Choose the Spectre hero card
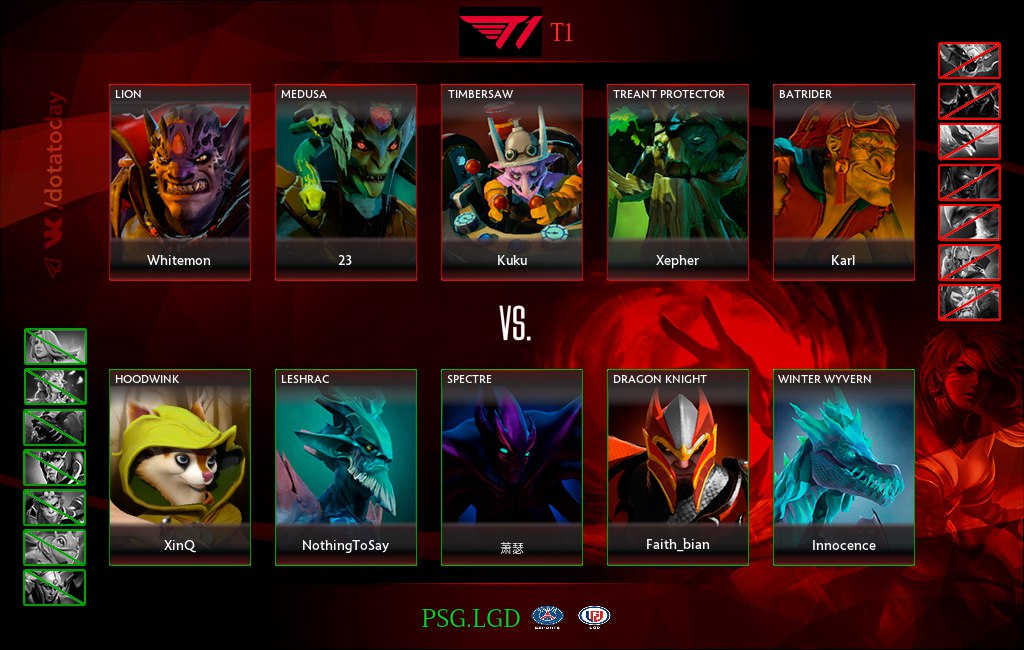 [512, 467]
